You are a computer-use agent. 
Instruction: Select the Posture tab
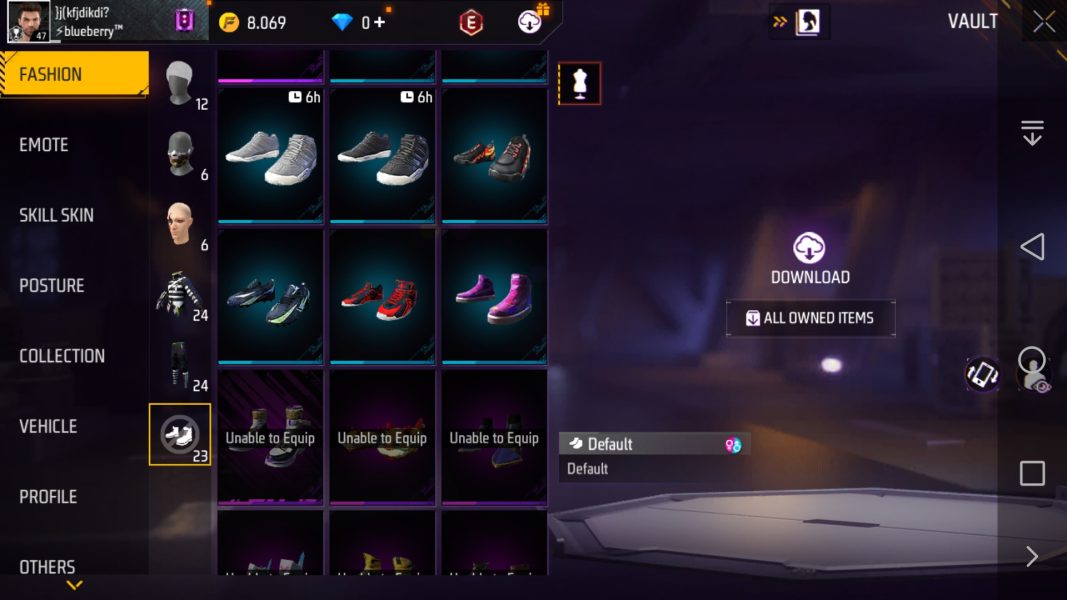pos(52,285)
